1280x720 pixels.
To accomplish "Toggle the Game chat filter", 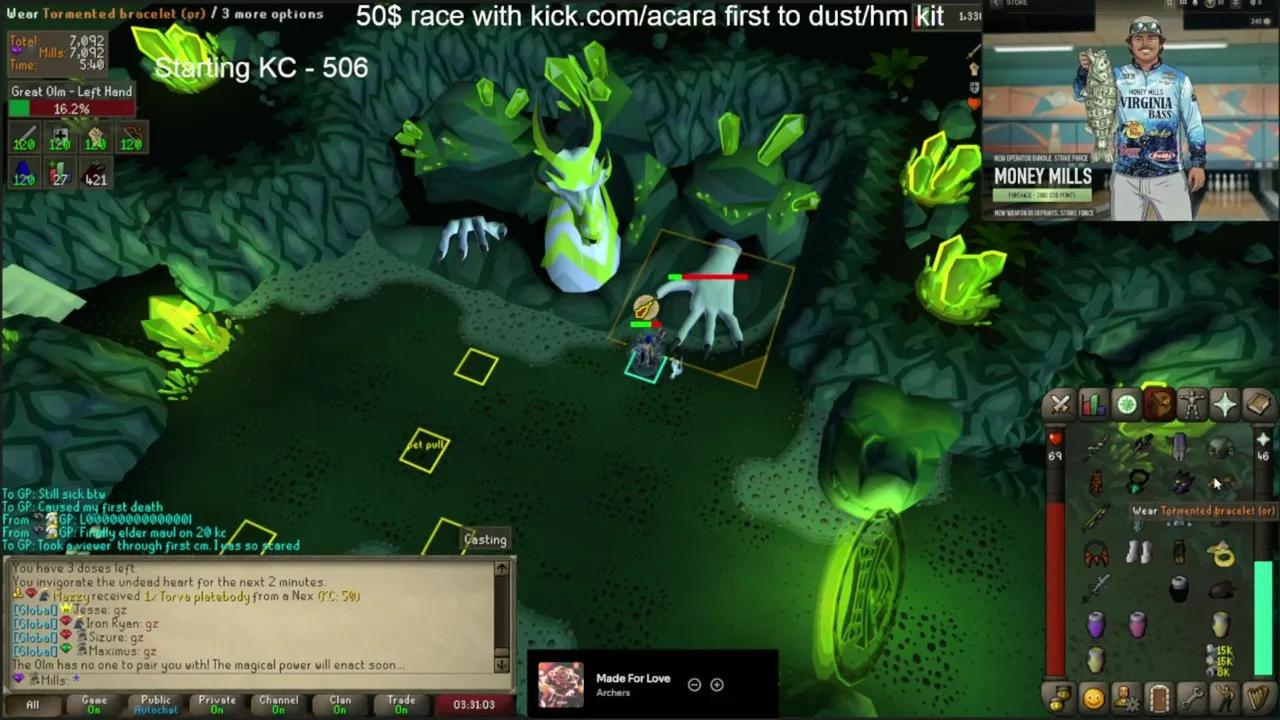I will [95, 704].
